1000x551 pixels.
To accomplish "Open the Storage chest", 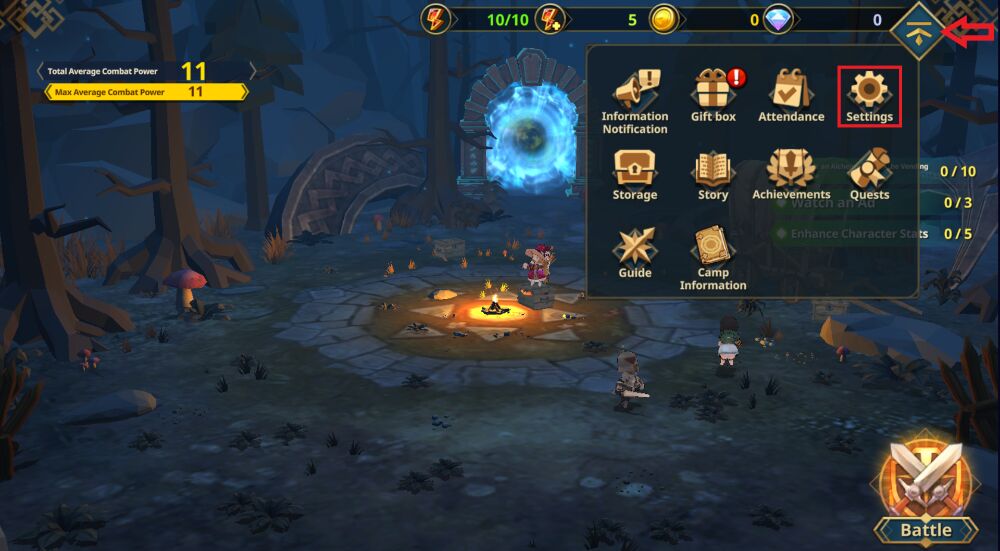I will [635, 174].
